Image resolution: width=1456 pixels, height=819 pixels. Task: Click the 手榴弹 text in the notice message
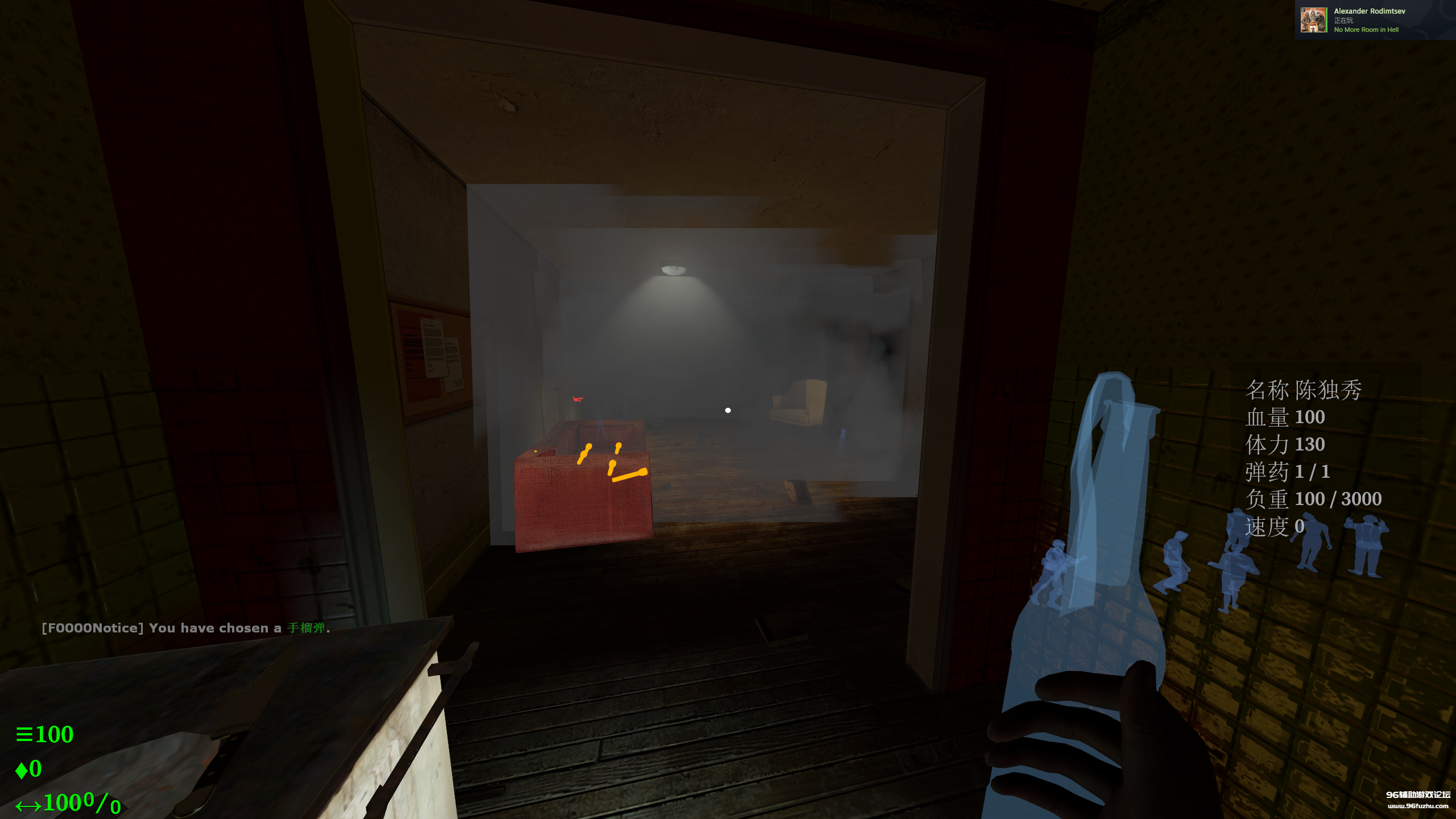pyautogui.click(x=307, y=628)
